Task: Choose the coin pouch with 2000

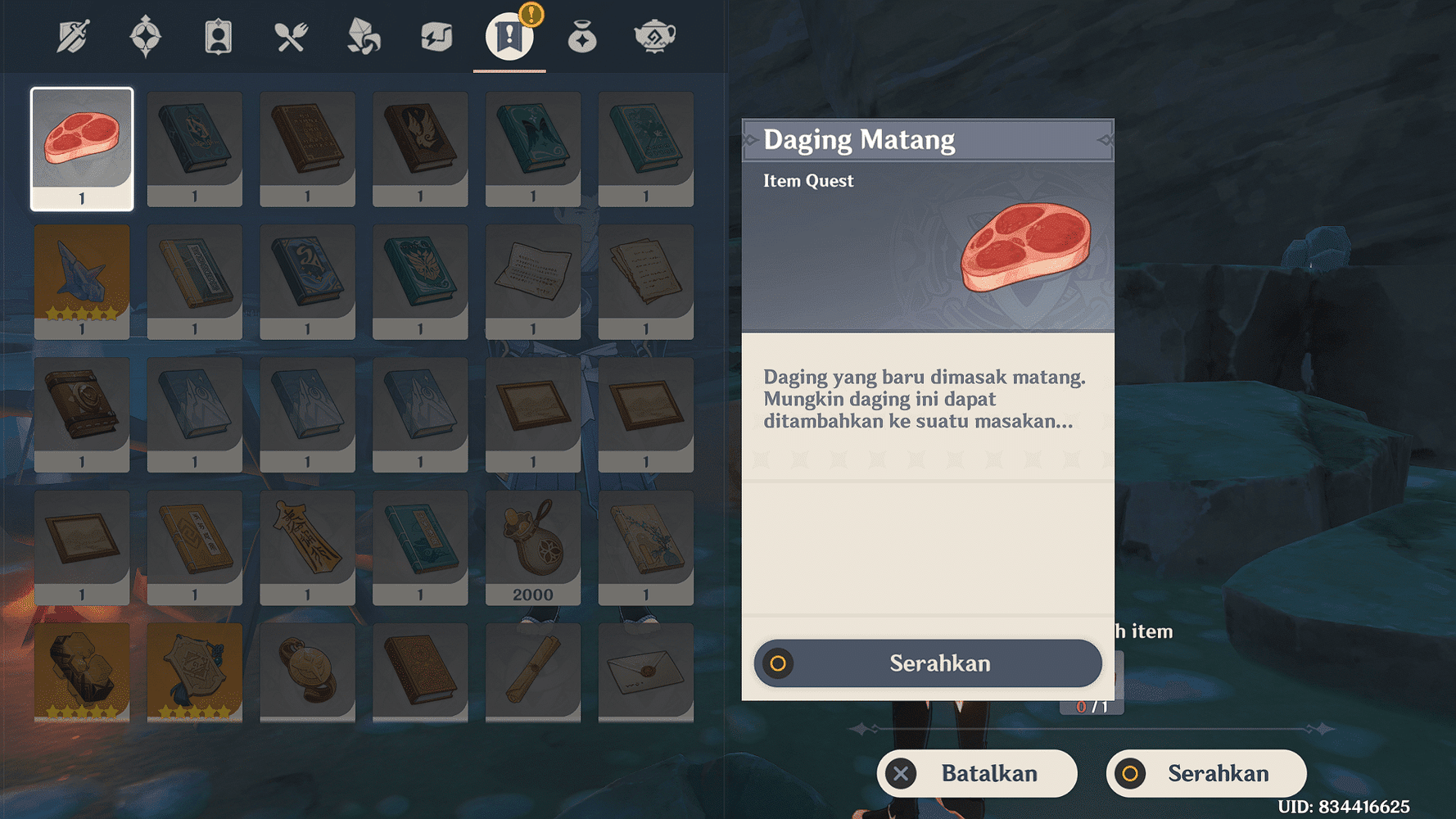Action: point(533,546)
